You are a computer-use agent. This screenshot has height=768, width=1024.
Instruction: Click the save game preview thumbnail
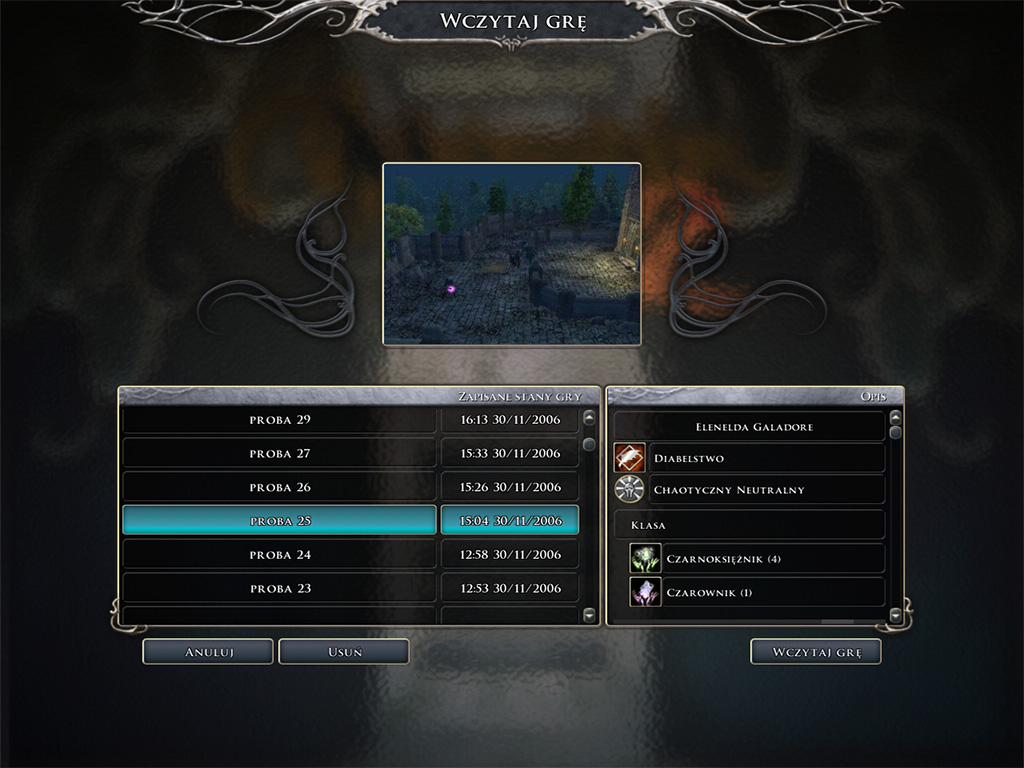coord(511,254)
